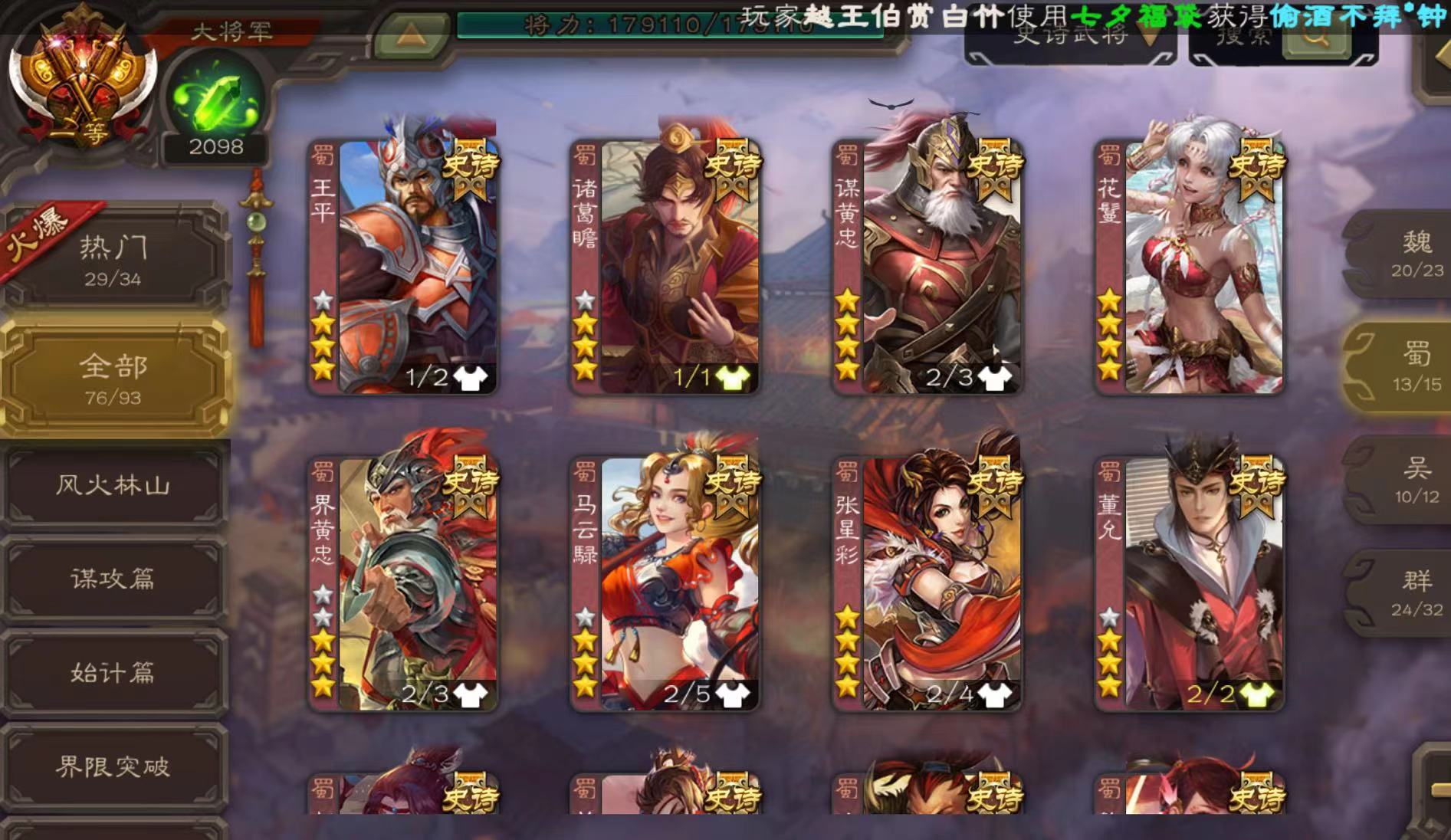Open the 谋攻篇 section
Screen dimensions: 1451x840
click(113, 581)
